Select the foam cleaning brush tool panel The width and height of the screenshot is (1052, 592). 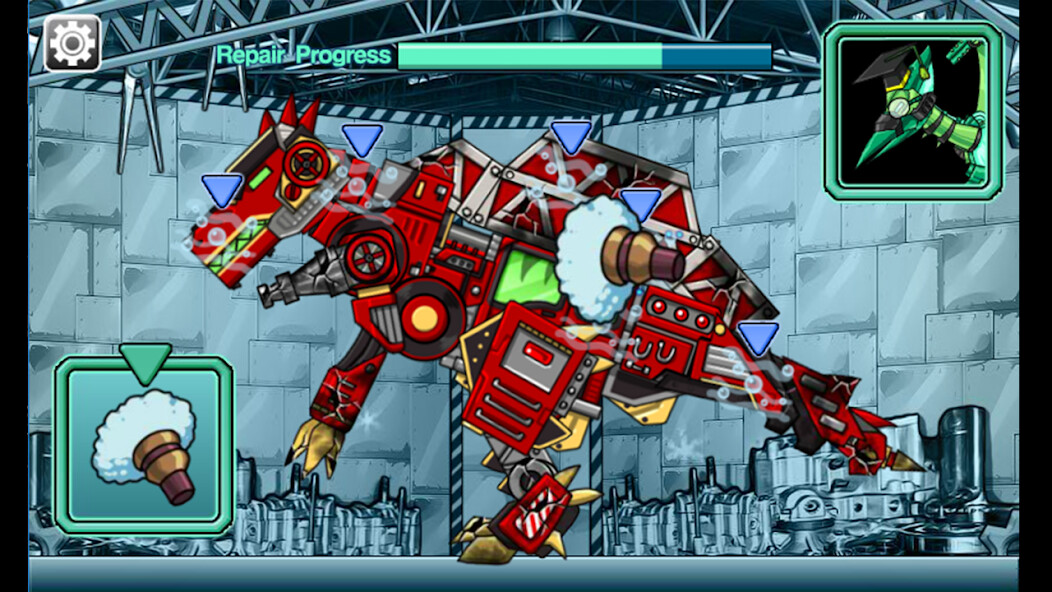144,446
